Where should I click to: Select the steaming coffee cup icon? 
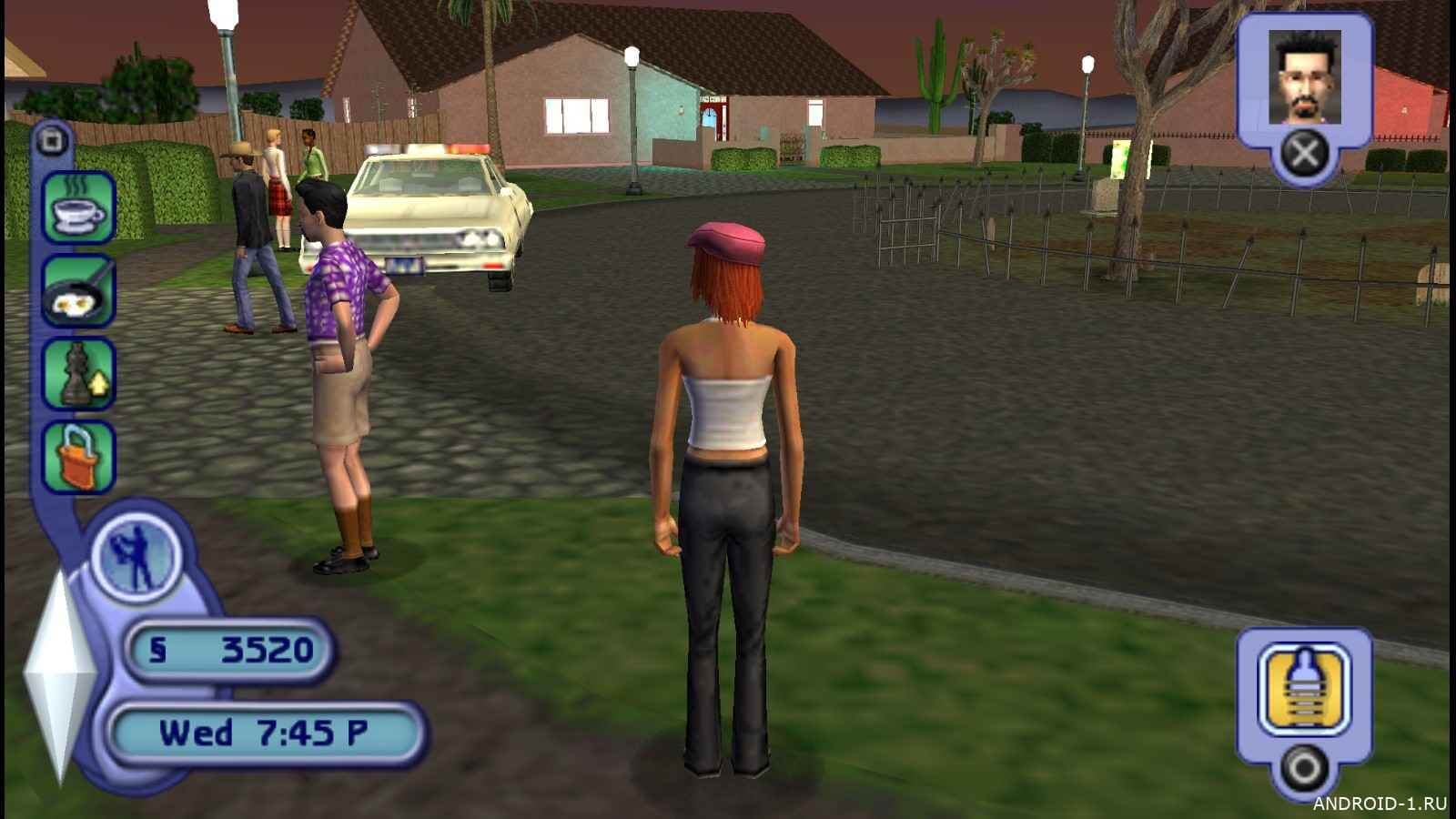click(x=79, y=207)
